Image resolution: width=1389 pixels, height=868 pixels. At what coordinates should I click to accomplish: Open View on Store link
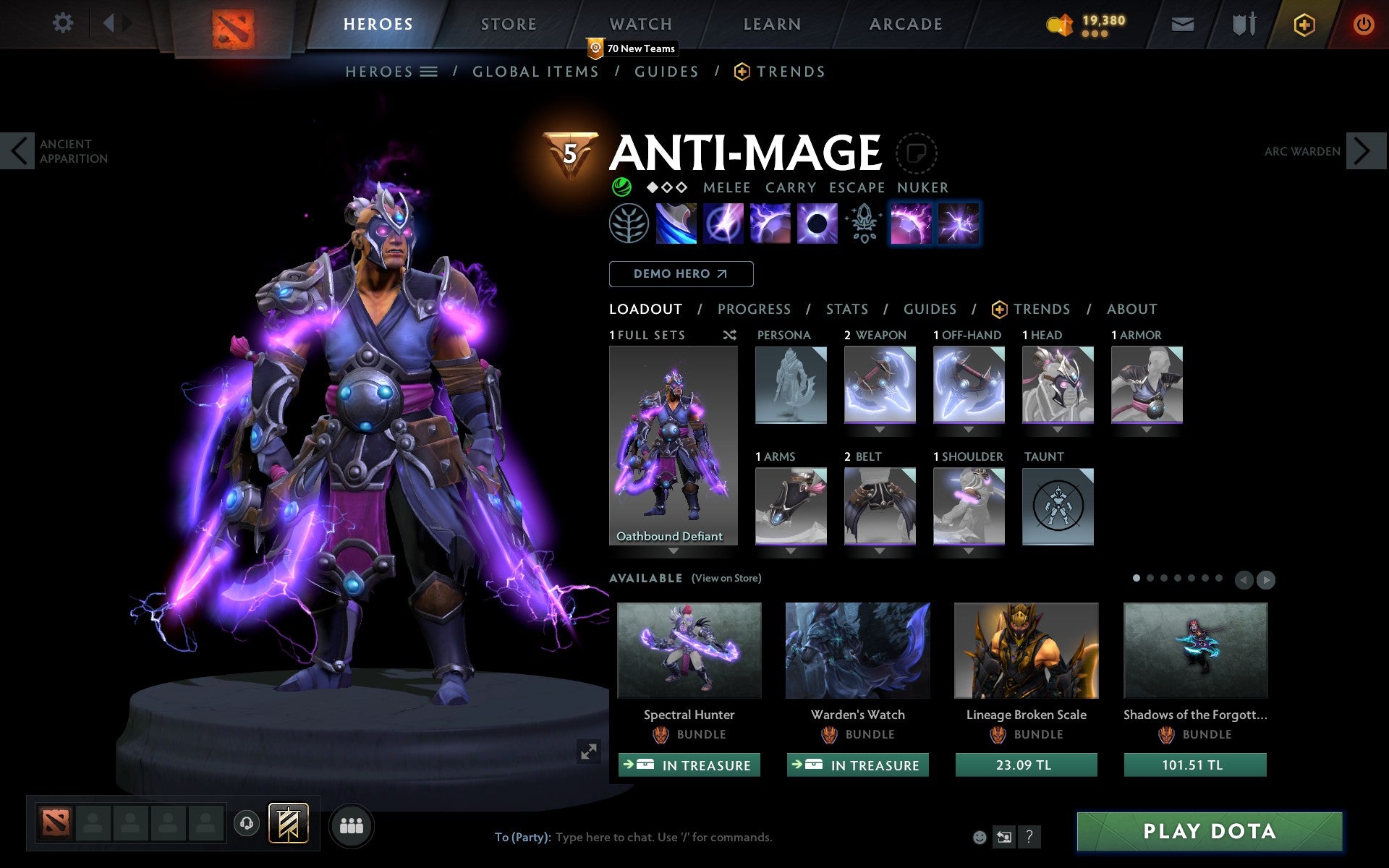tap(726, 579)
